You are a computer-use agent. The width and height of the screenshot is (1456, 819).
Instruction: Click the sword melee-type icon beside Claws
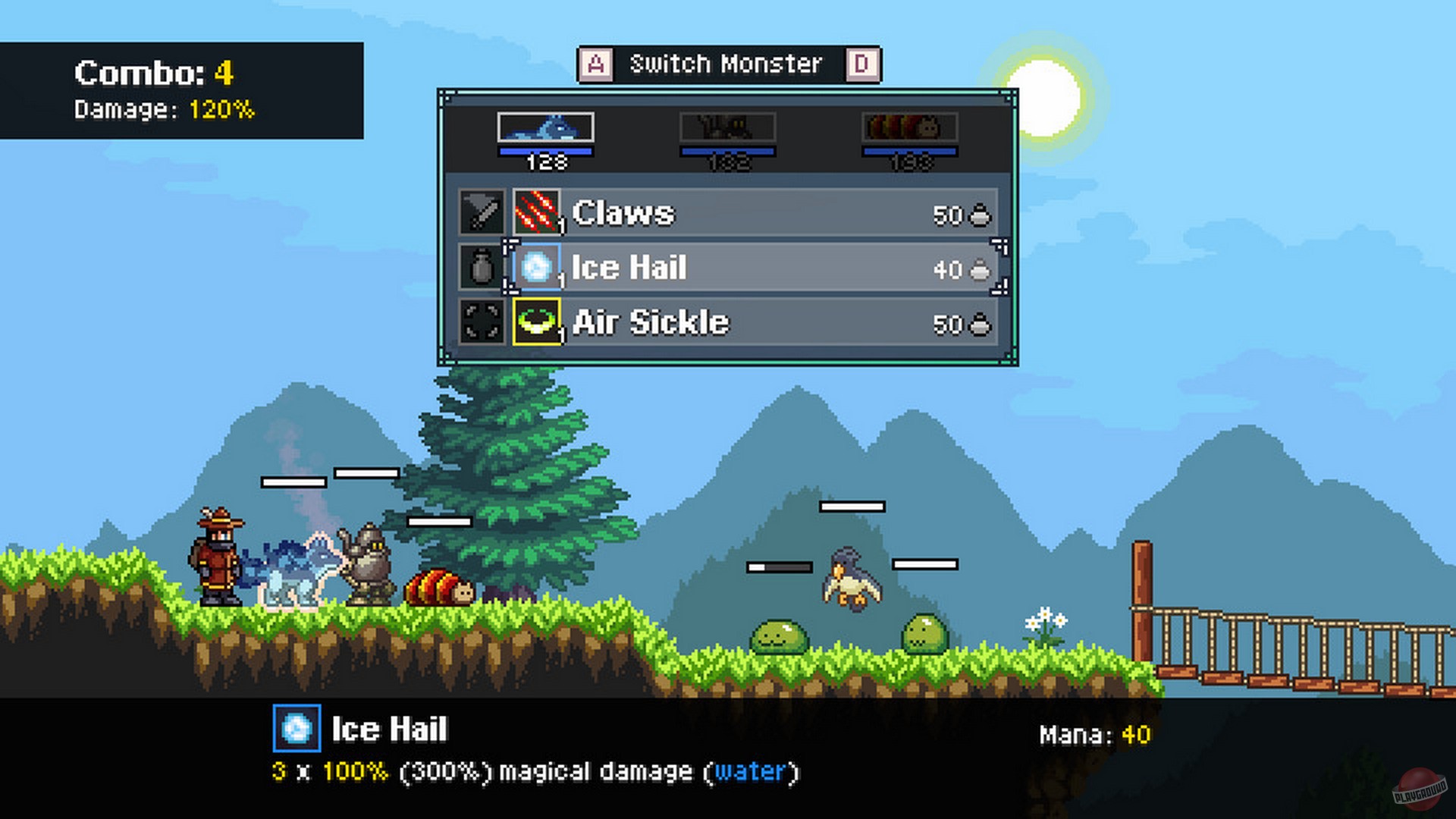coord(483,213)
